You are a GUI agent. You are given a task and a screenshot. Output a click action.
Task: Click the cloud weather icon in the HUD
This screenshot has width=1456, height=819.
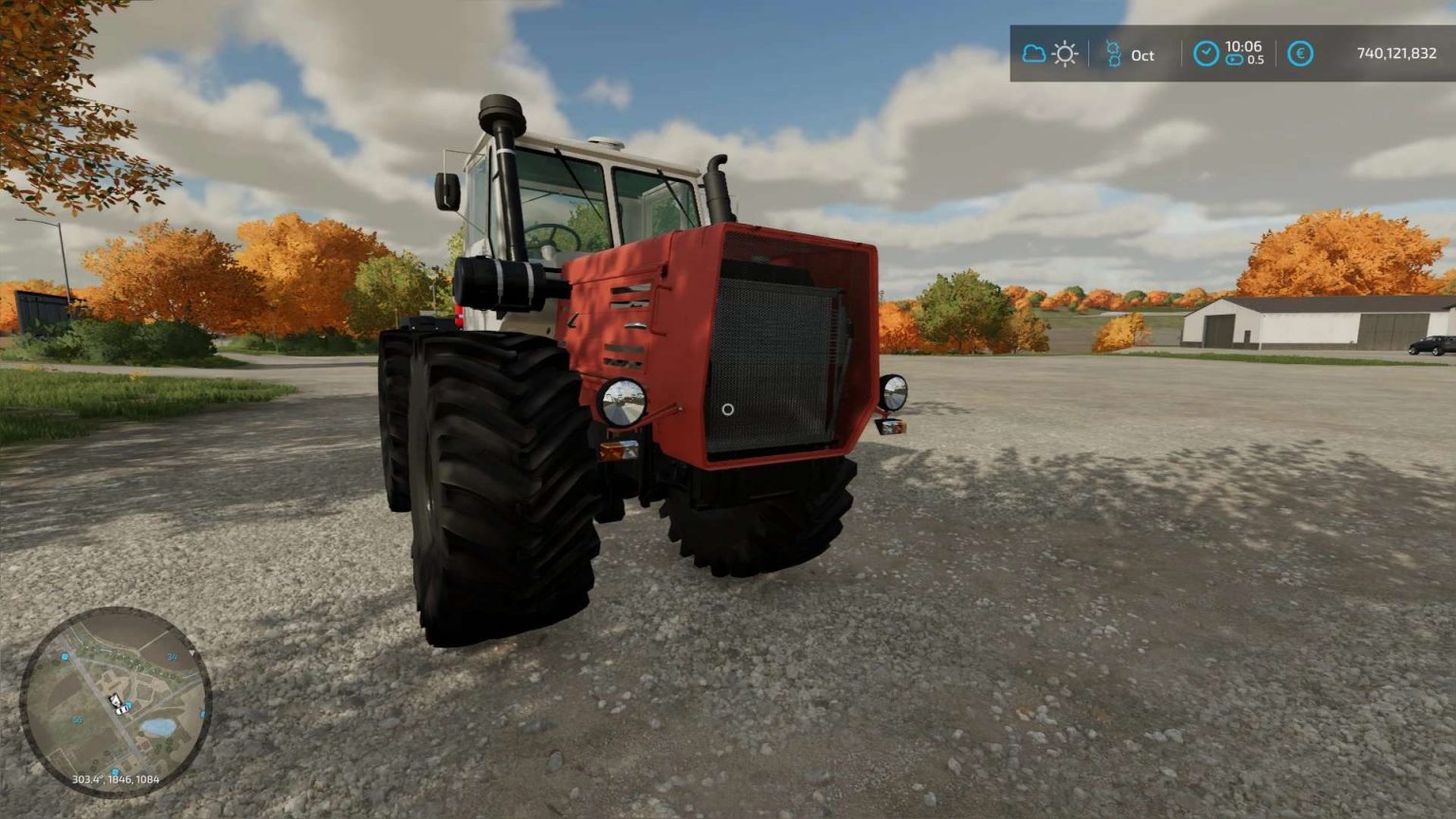[x=1035, y=54]
